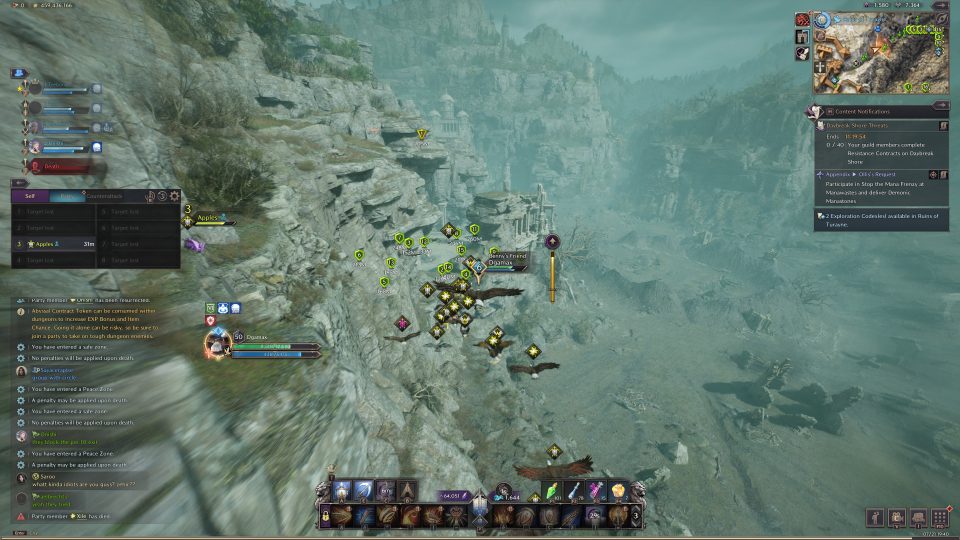Click the red swirl icon beside minimap
The width and height of the screenshot is (960, 540).
(802, 19)
